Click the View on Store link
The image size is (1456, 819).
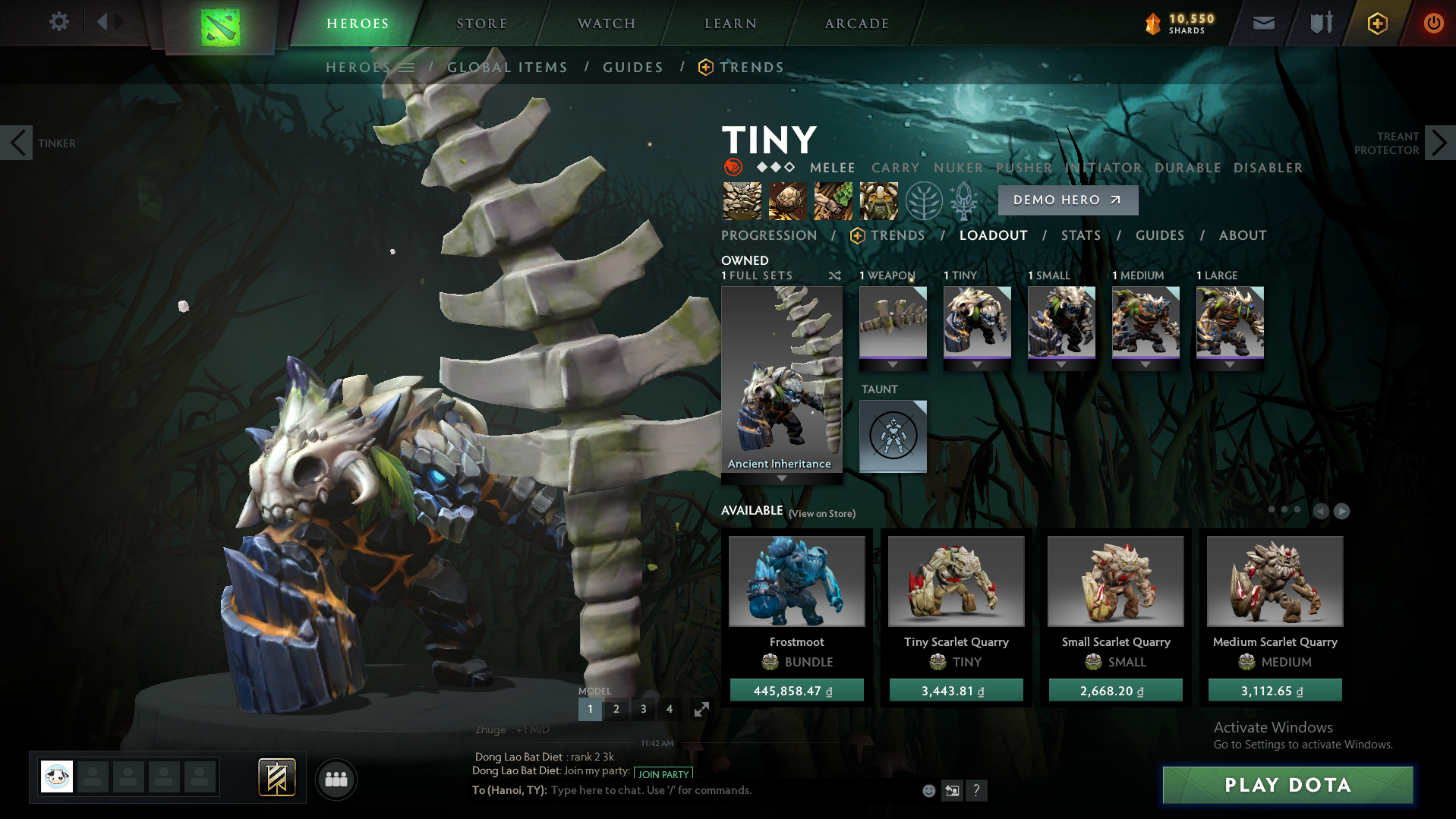[821, 514]
